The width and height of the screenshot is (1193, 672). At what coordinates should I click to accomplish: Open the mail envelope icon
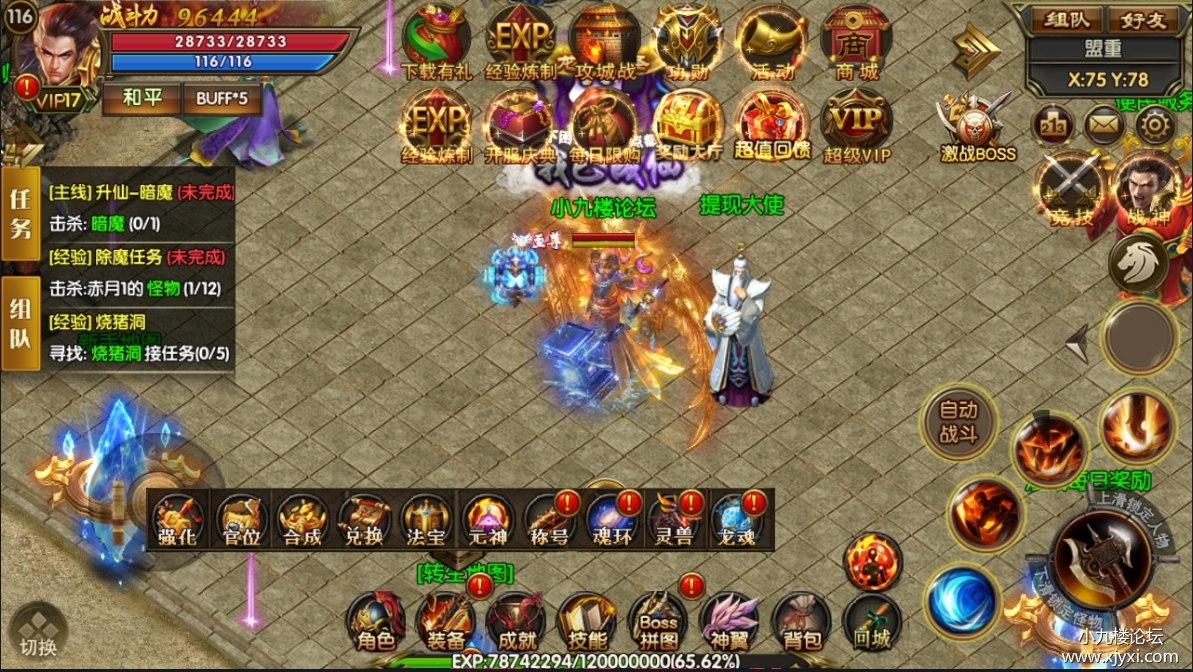tap(1105, 125)
